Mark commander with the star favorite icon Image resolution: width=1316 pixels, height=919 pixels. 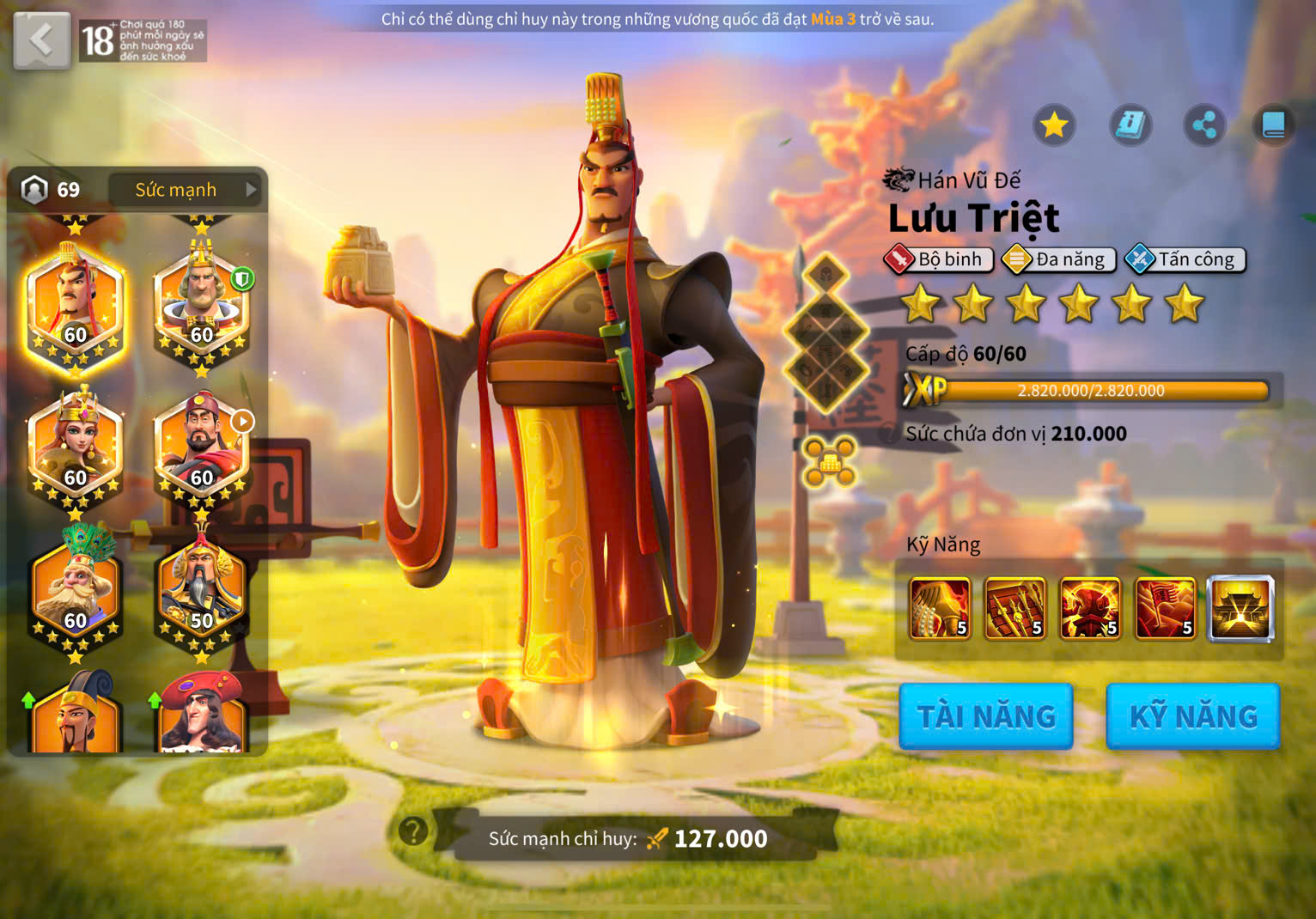pos(1054,126)
